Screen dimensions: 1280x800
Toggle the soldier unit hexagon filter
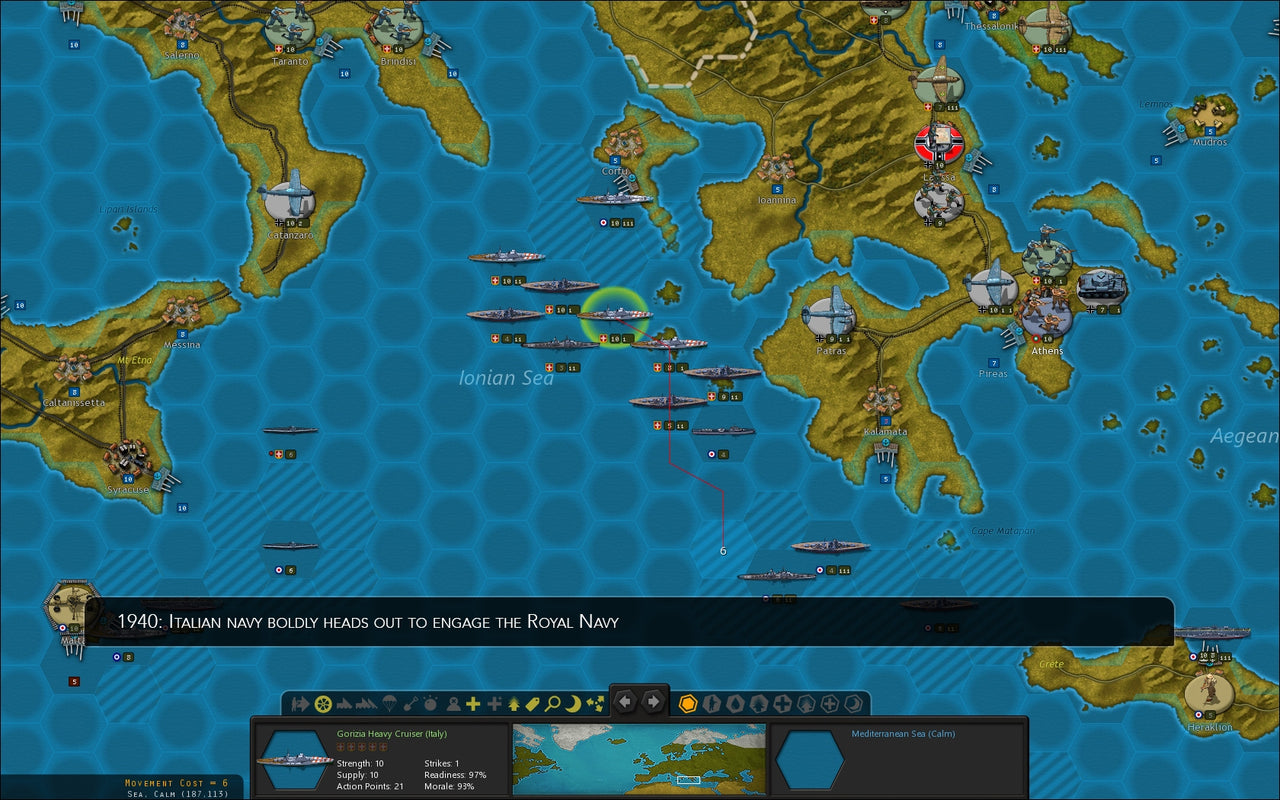[x=710, y=703]
